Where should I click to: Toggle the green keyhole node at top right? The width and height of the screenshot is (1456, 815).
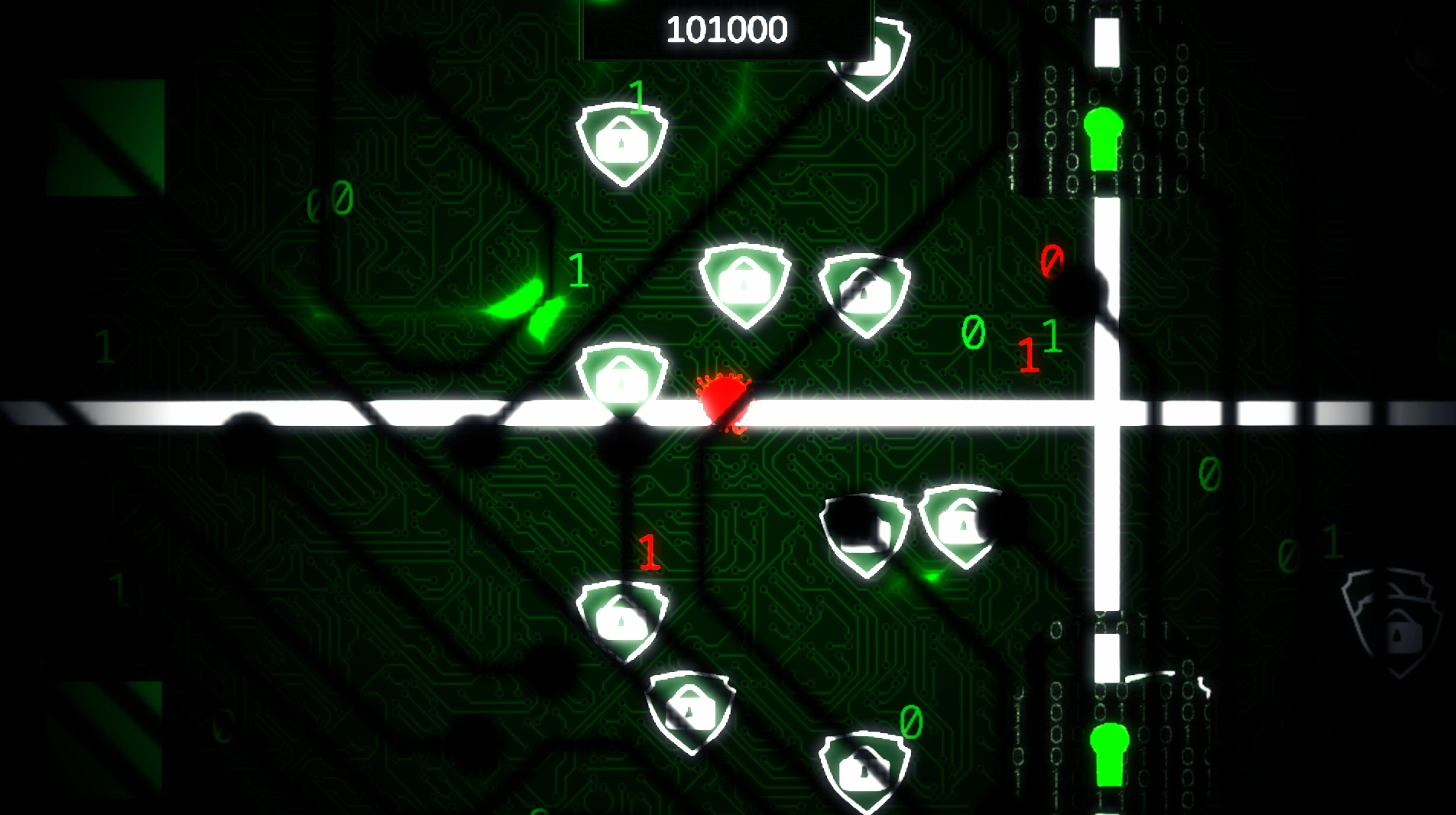click(1103, 138)
